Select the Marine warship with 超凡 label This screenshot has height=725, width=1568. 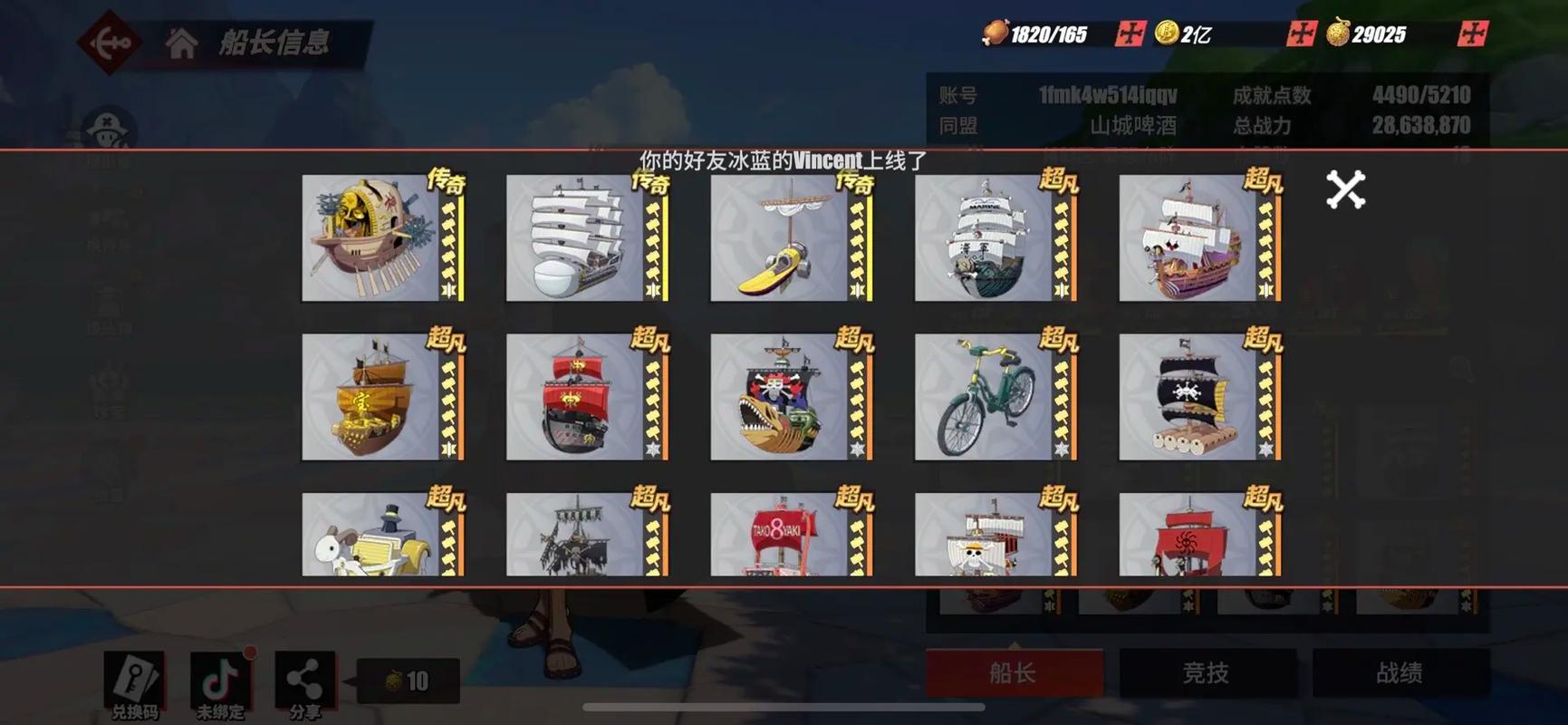(987, 237)
